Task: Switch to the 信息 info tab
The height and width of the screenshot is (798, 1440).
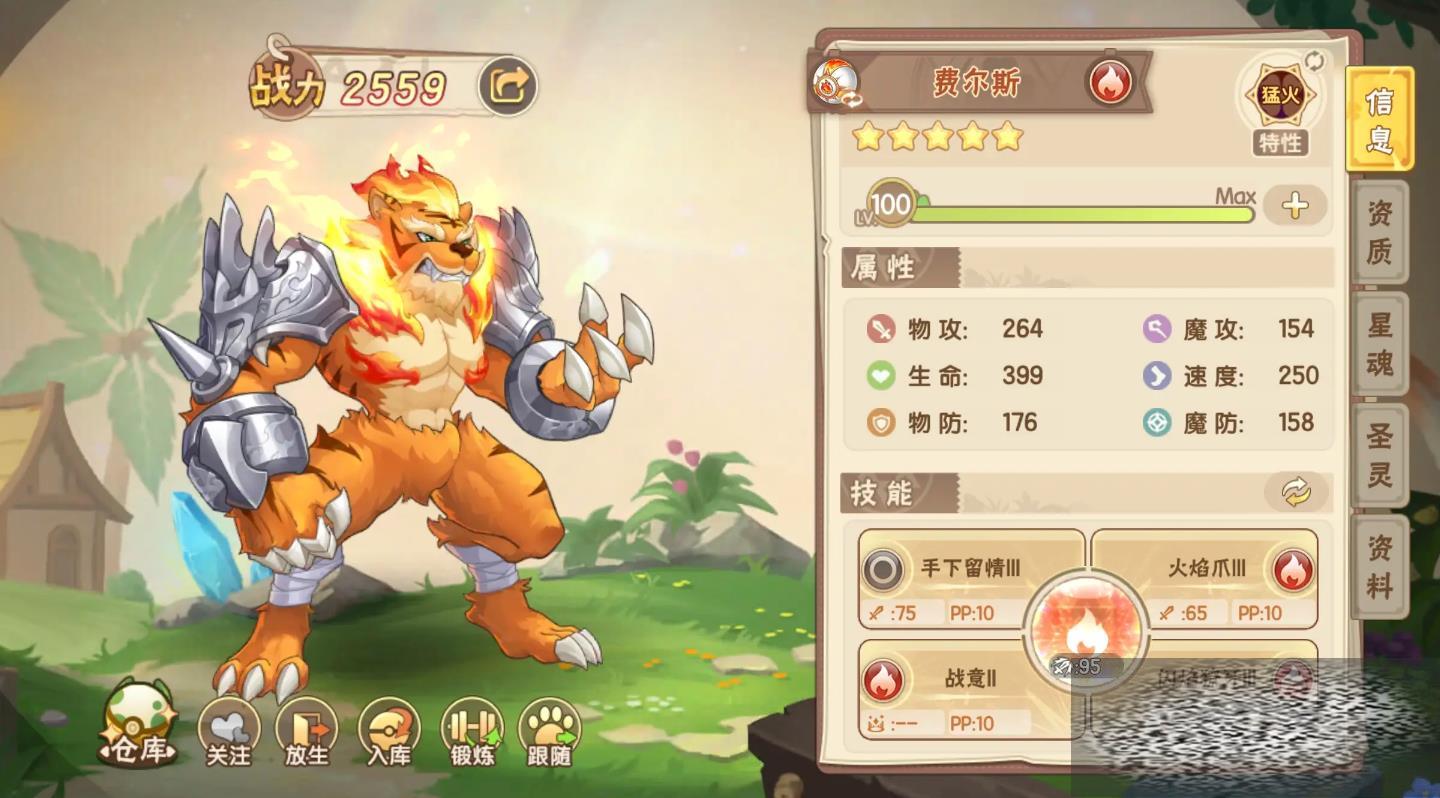Action: click(1379, 119)
